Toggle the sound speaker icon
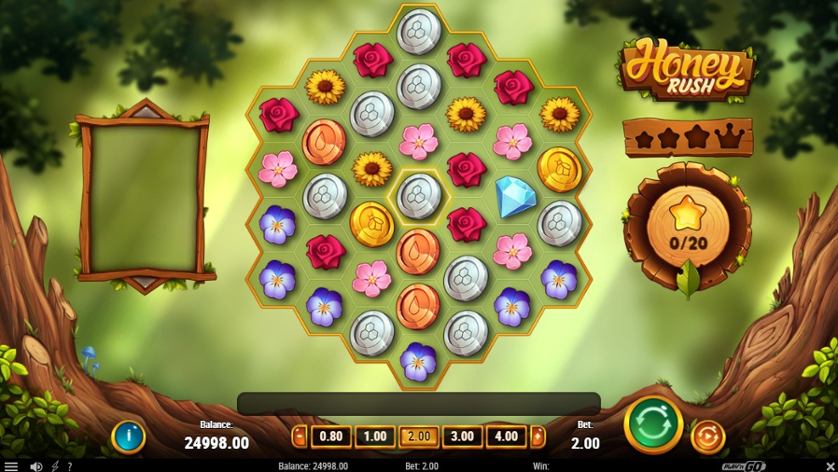This screenshot has height=472, width=838. pyautogui.click(x=37, y=466)
